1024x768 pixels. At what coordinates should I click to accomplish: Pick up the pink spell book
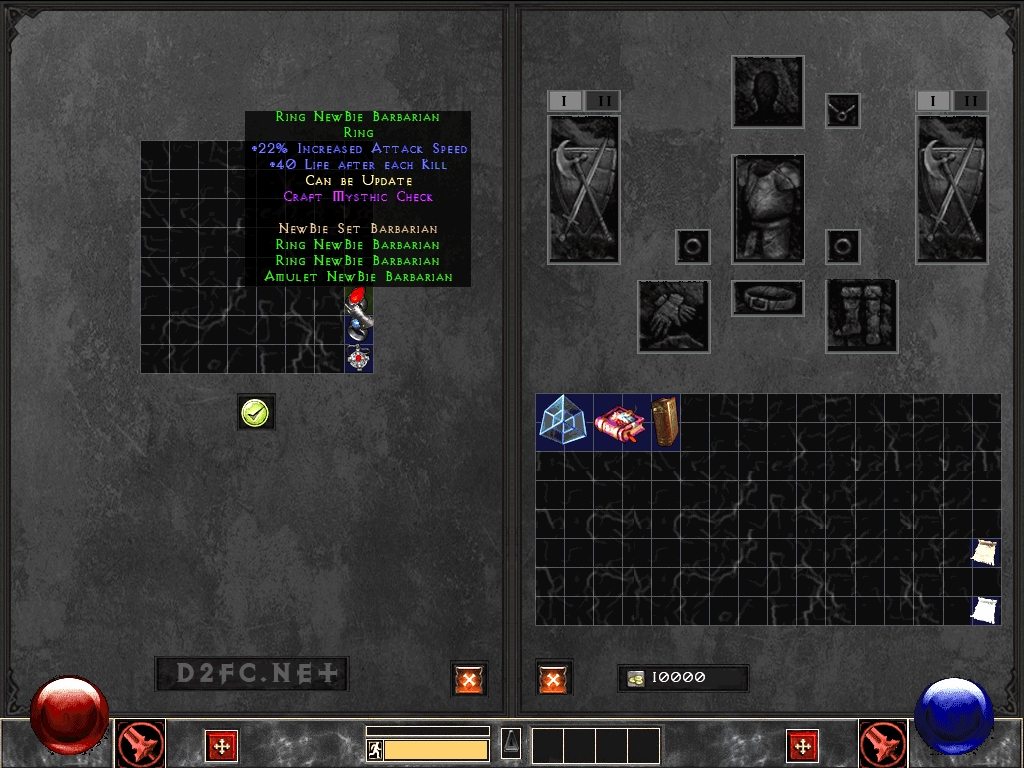point(622,422)
